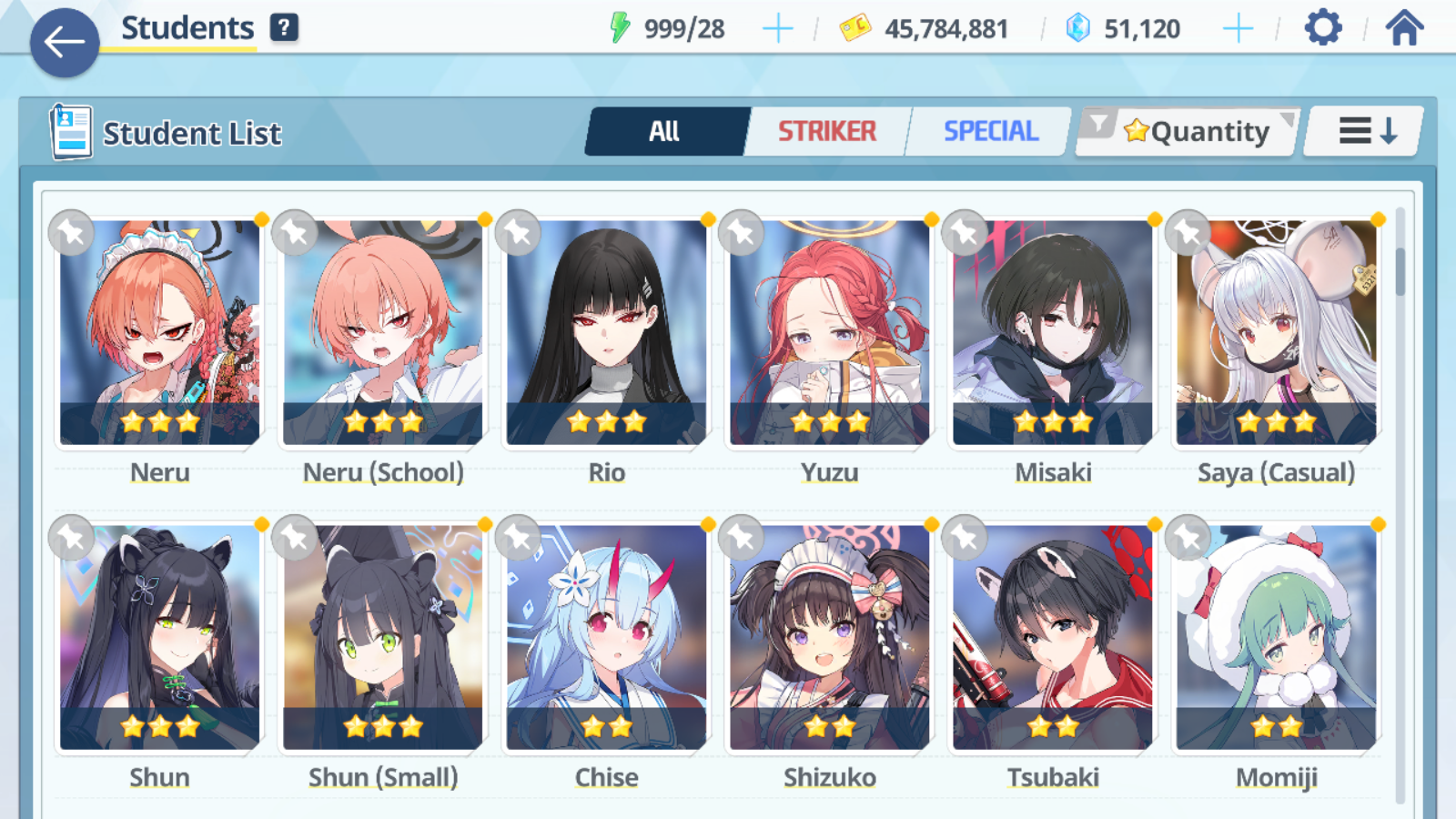Open the Students help question mark
The image size is (1456, 819).
(x=284, y=27)
